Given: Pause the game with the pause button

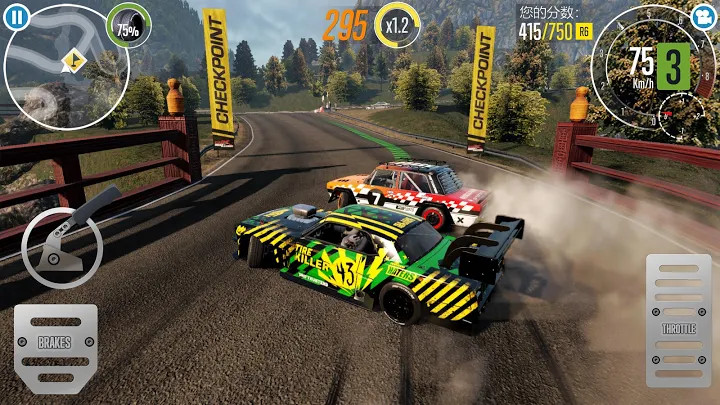Looking at the screenshot, I should point(17,17).
